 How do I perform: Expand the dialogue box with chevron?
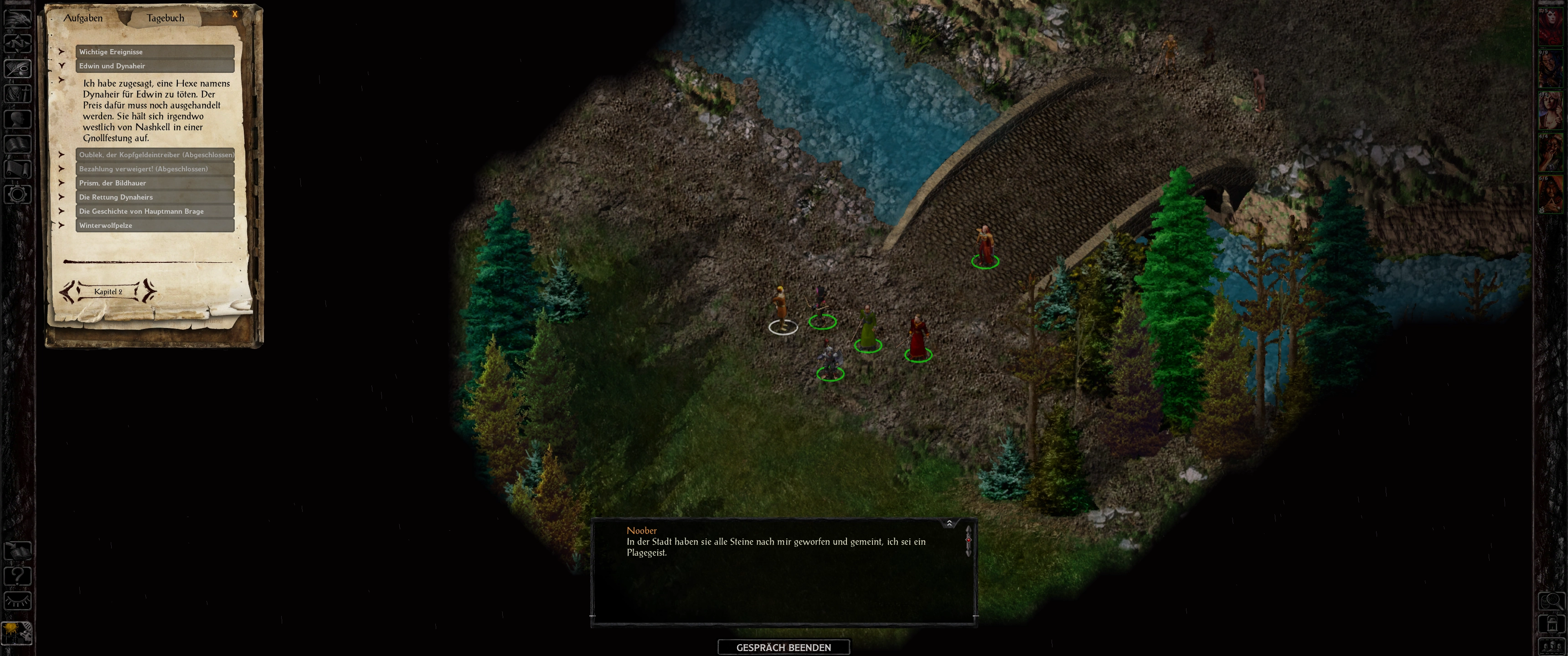pos(949,523)
